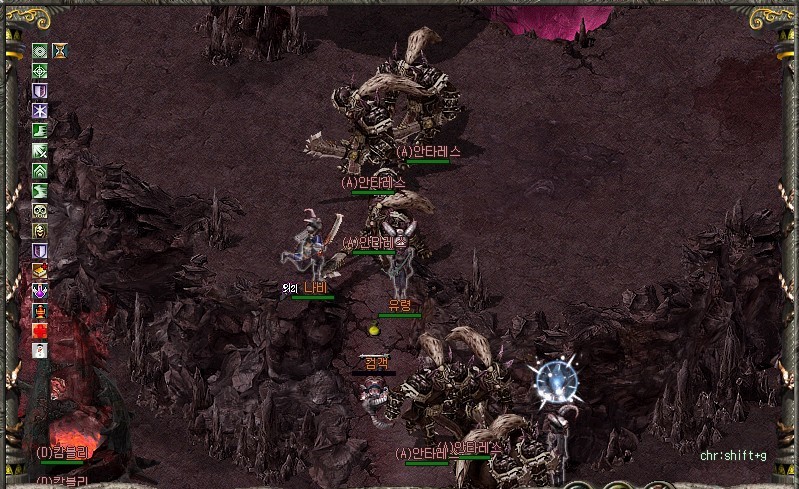Click the purple snowflake buff icon
Viewport: 799px width, 489px height.
click(x=40, y=110)
